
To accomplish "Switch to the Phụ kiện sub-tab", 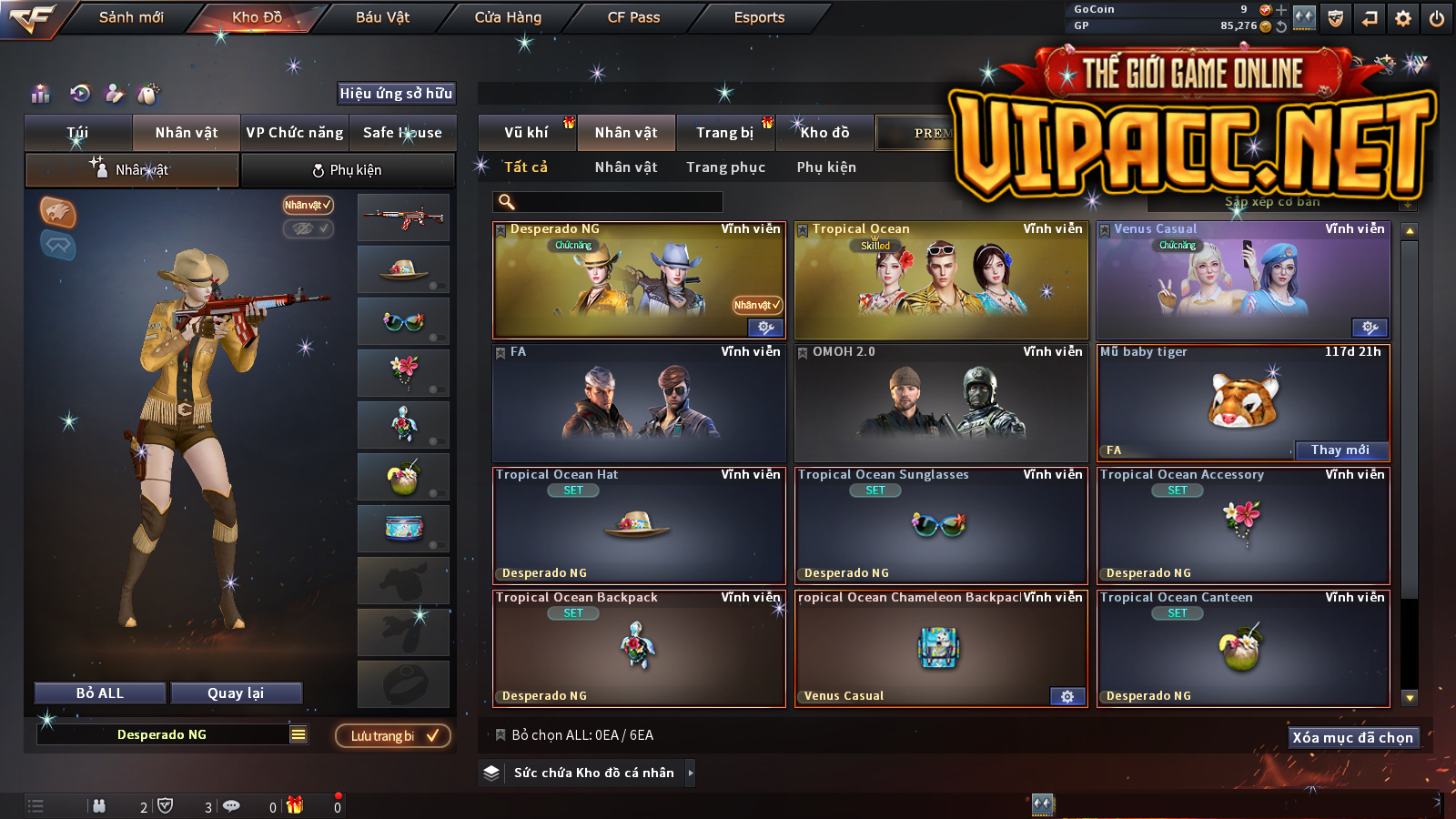I will (x=347, y=170).
